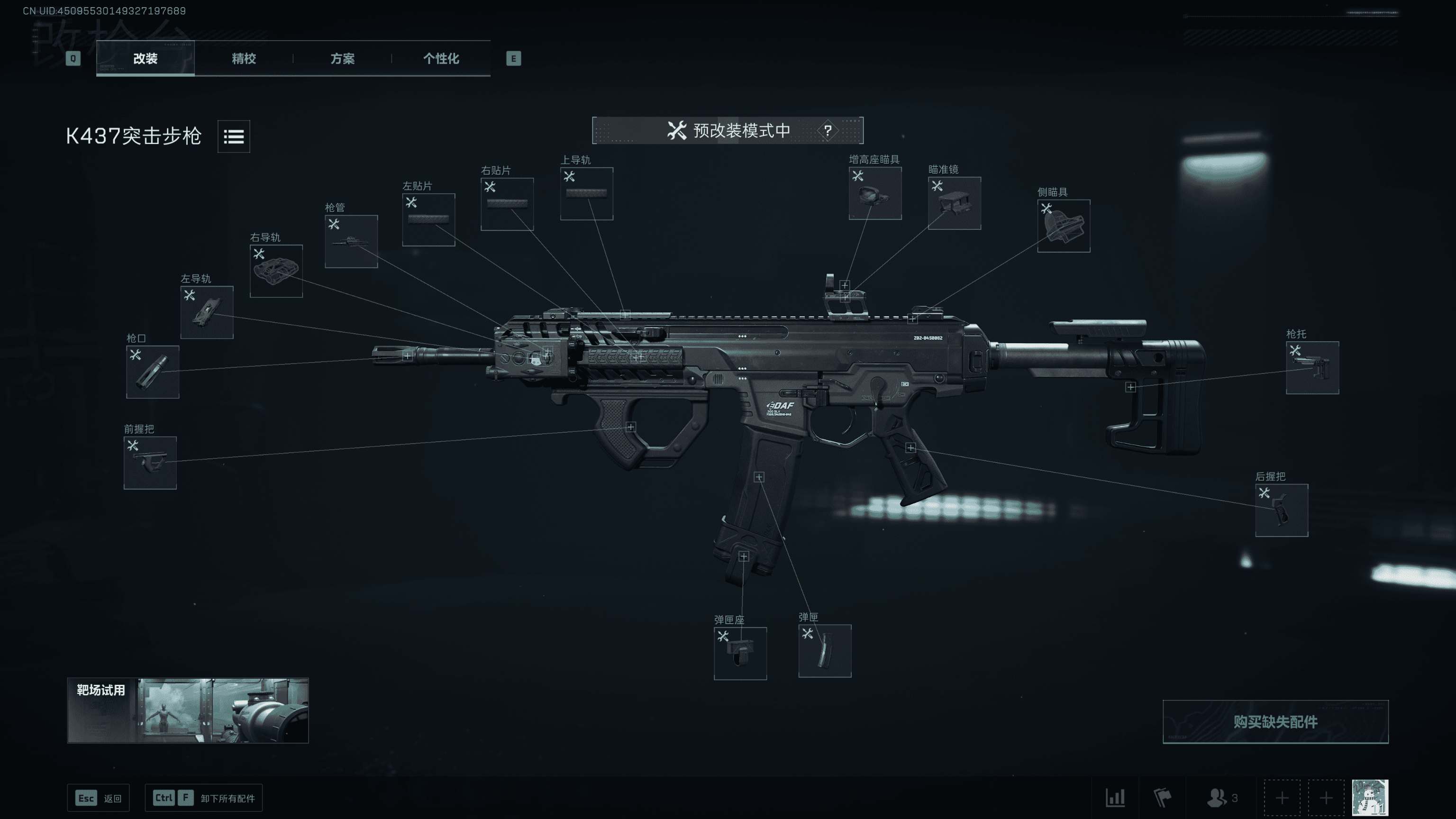Open the 后握把 rear grip slot
Screen dimensions: 1456x819
click(1282, 510)
